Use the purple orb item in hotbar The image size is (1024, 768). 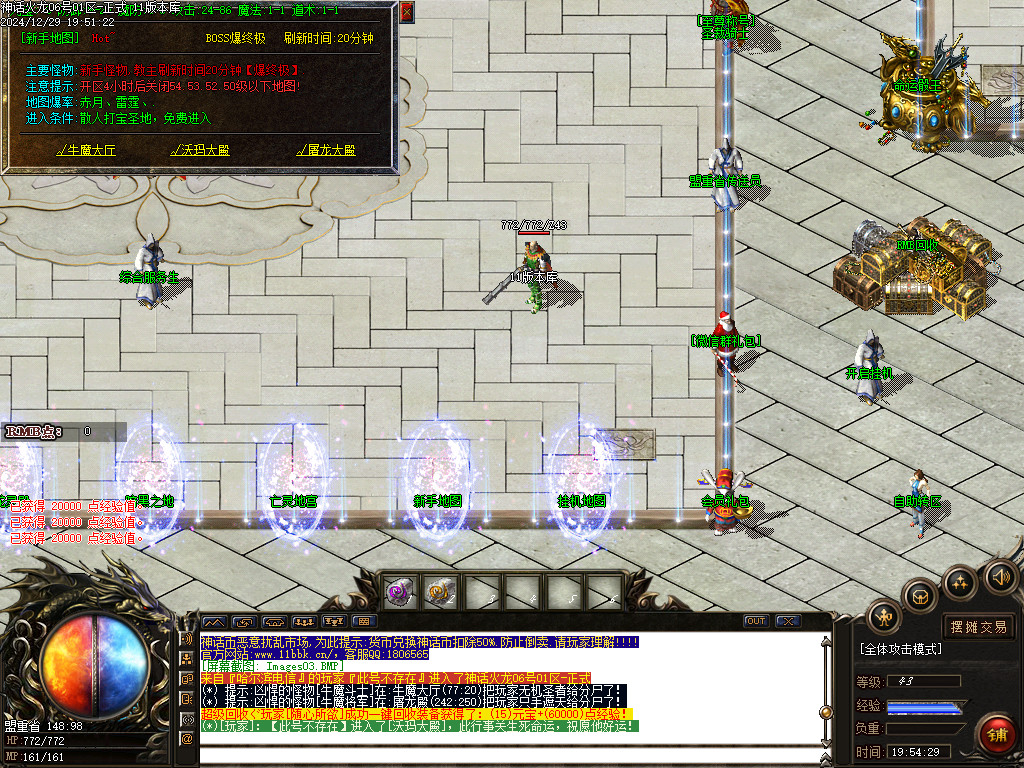(400, 592)
